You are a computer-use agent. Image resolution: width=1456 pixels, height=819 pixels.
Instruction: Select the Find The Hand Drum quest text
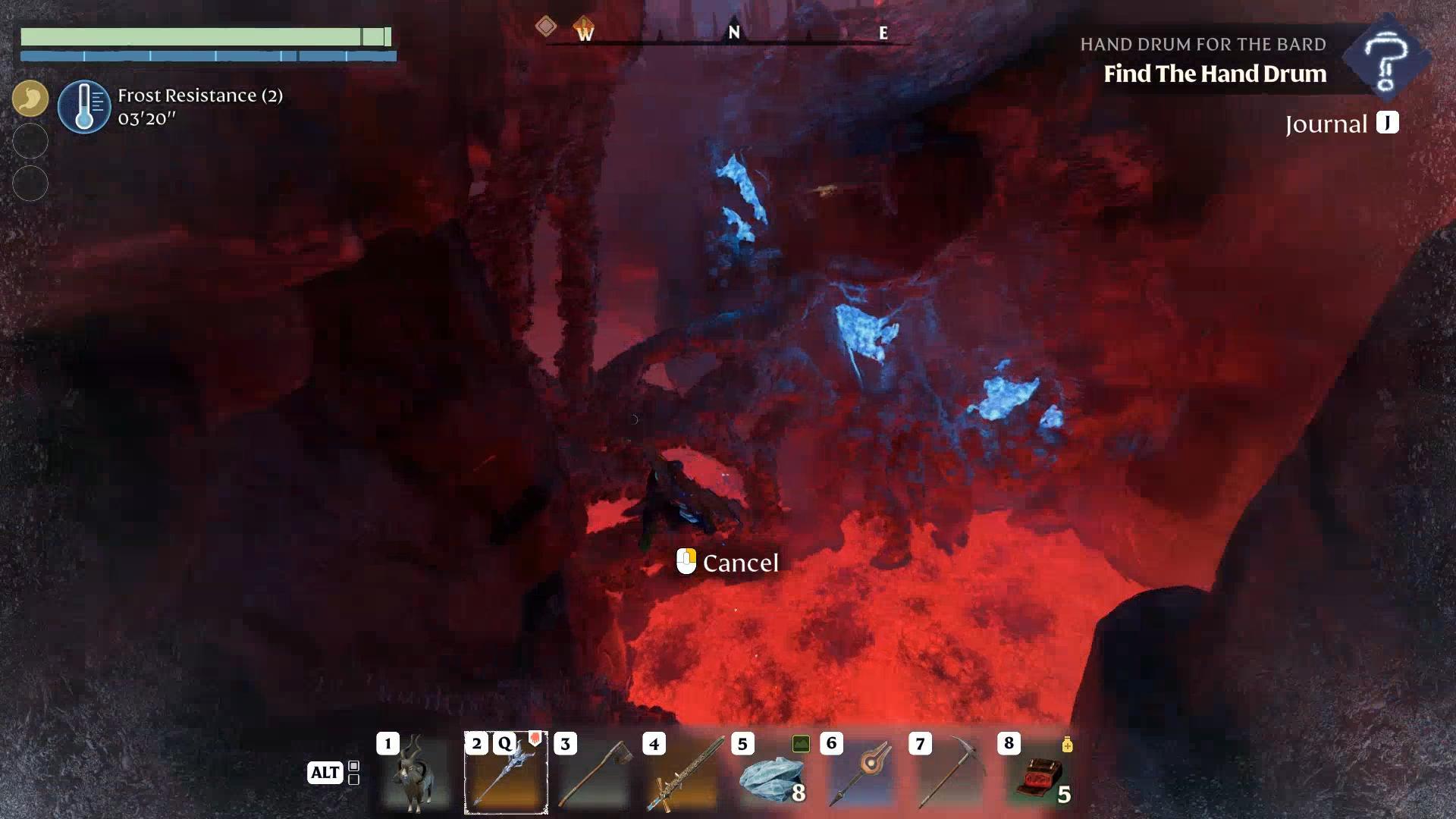1215,74
